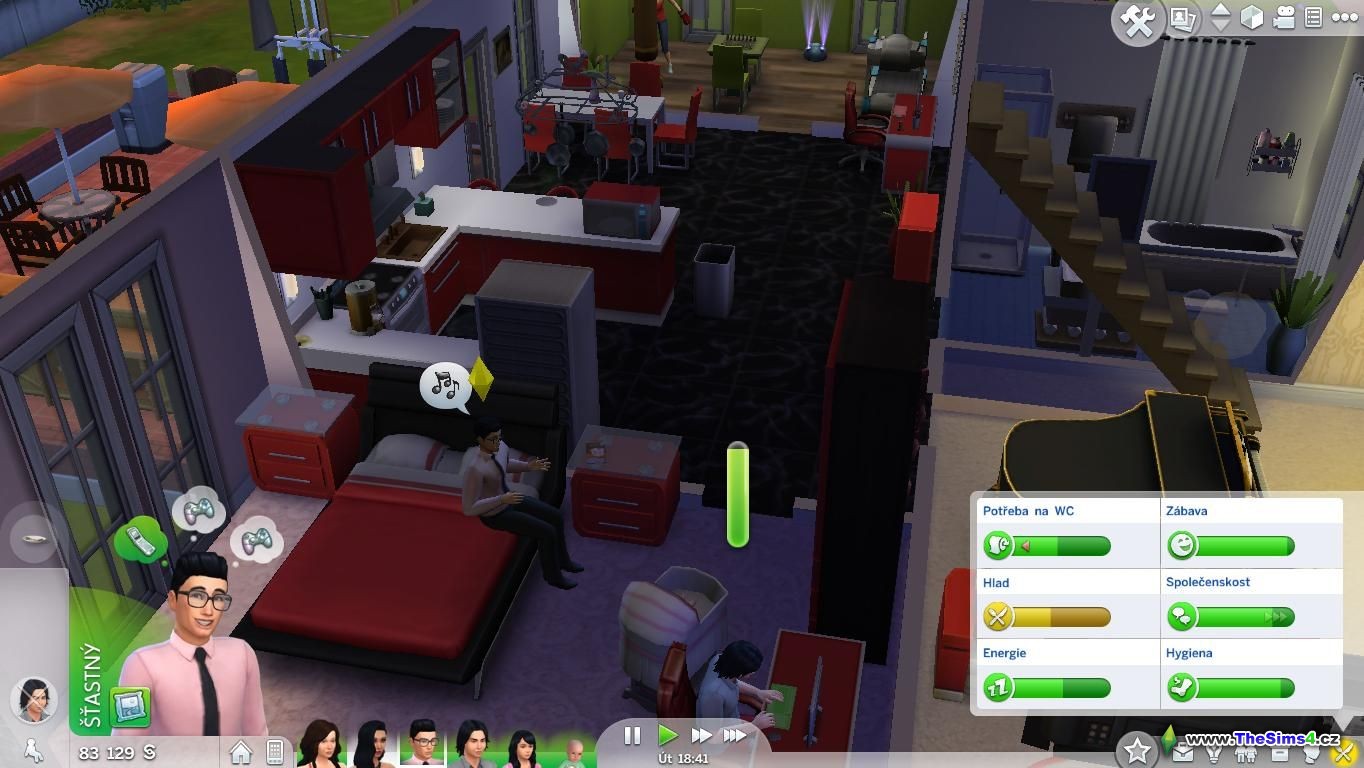Open the career briefcase panel
The height and width of the screenshot is (768, 1364).
pyautogui.click(x=1183, y=752)
